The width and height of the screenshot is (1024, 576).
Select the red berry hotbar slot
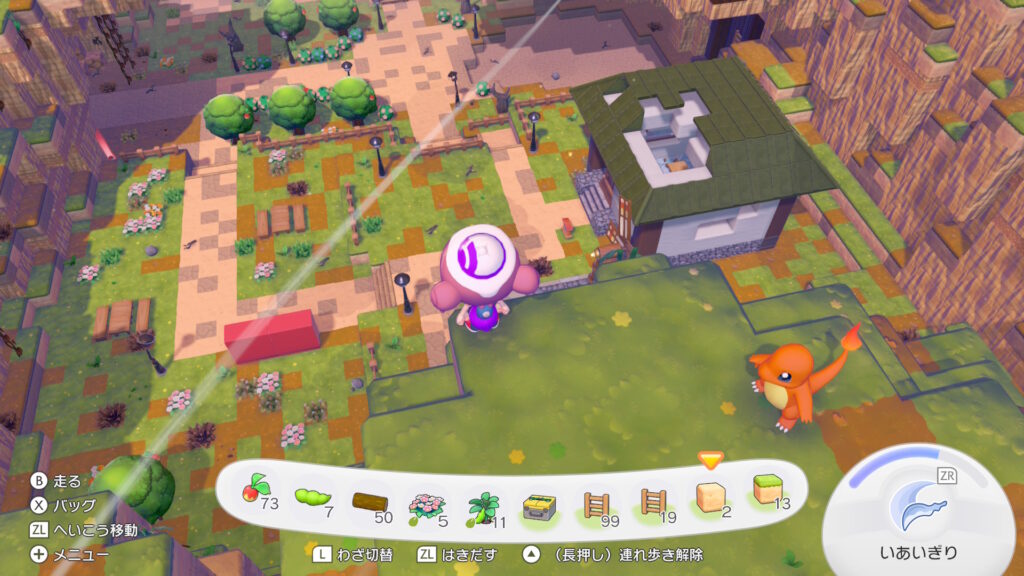(254, 495)
